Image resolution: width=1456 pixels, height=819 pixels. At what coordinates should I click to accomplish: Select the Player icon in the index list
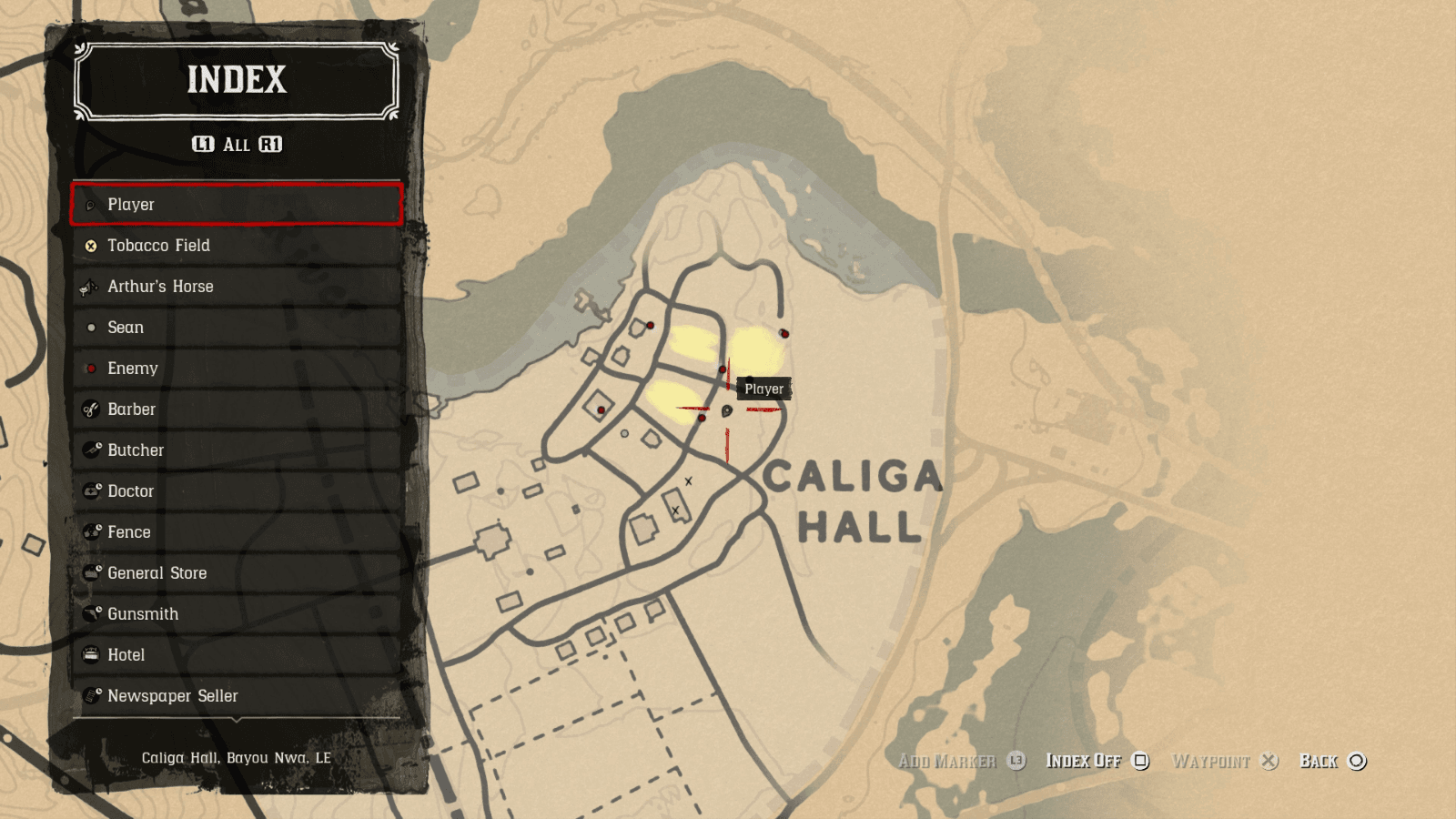click(90, 205)
